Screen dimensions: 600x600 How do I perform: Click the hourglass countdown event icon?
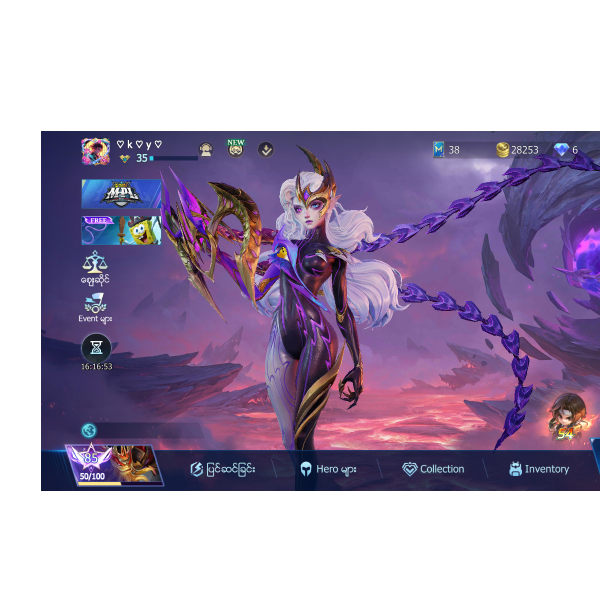point(96,347)
